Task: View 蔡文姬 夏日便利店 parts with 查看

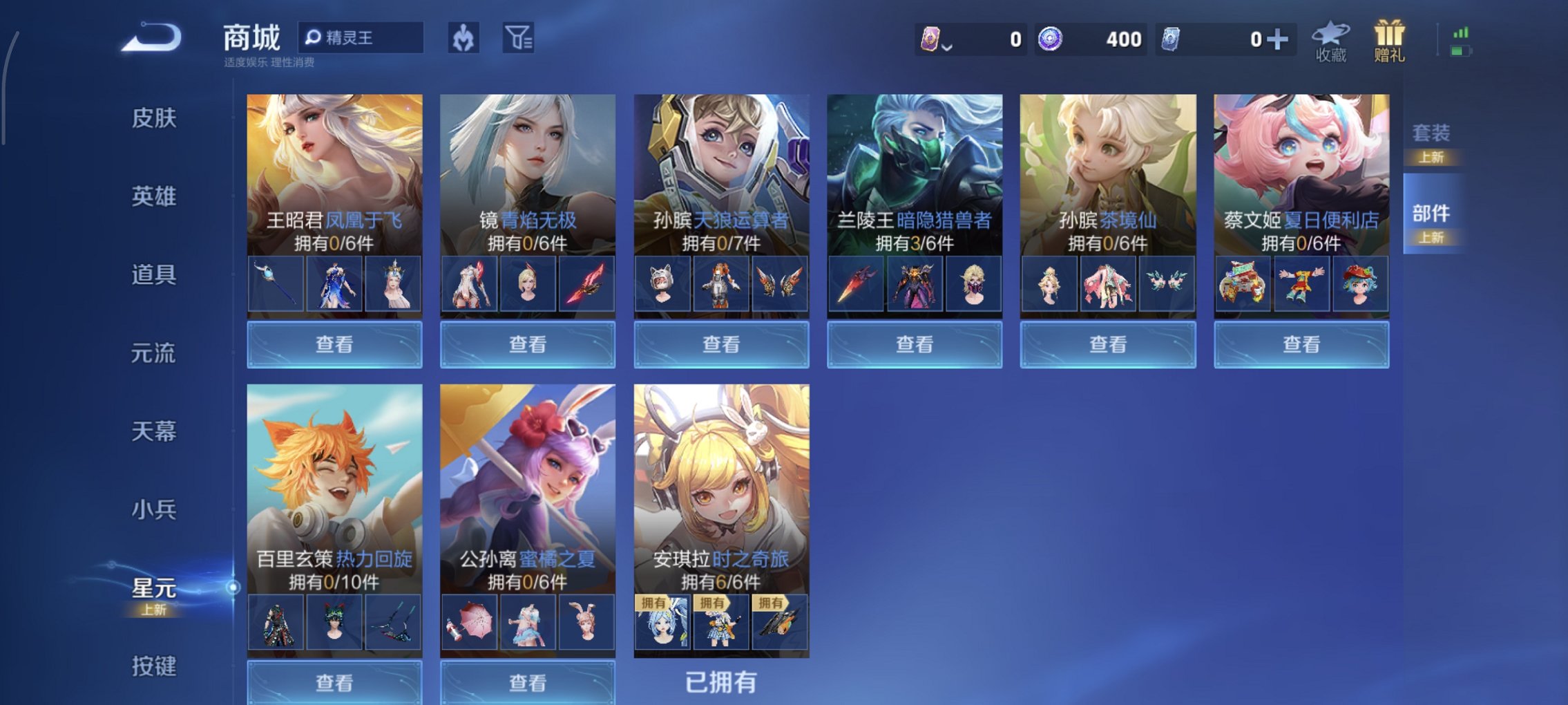Action: pyautogui.click(x=1301, y=344)
